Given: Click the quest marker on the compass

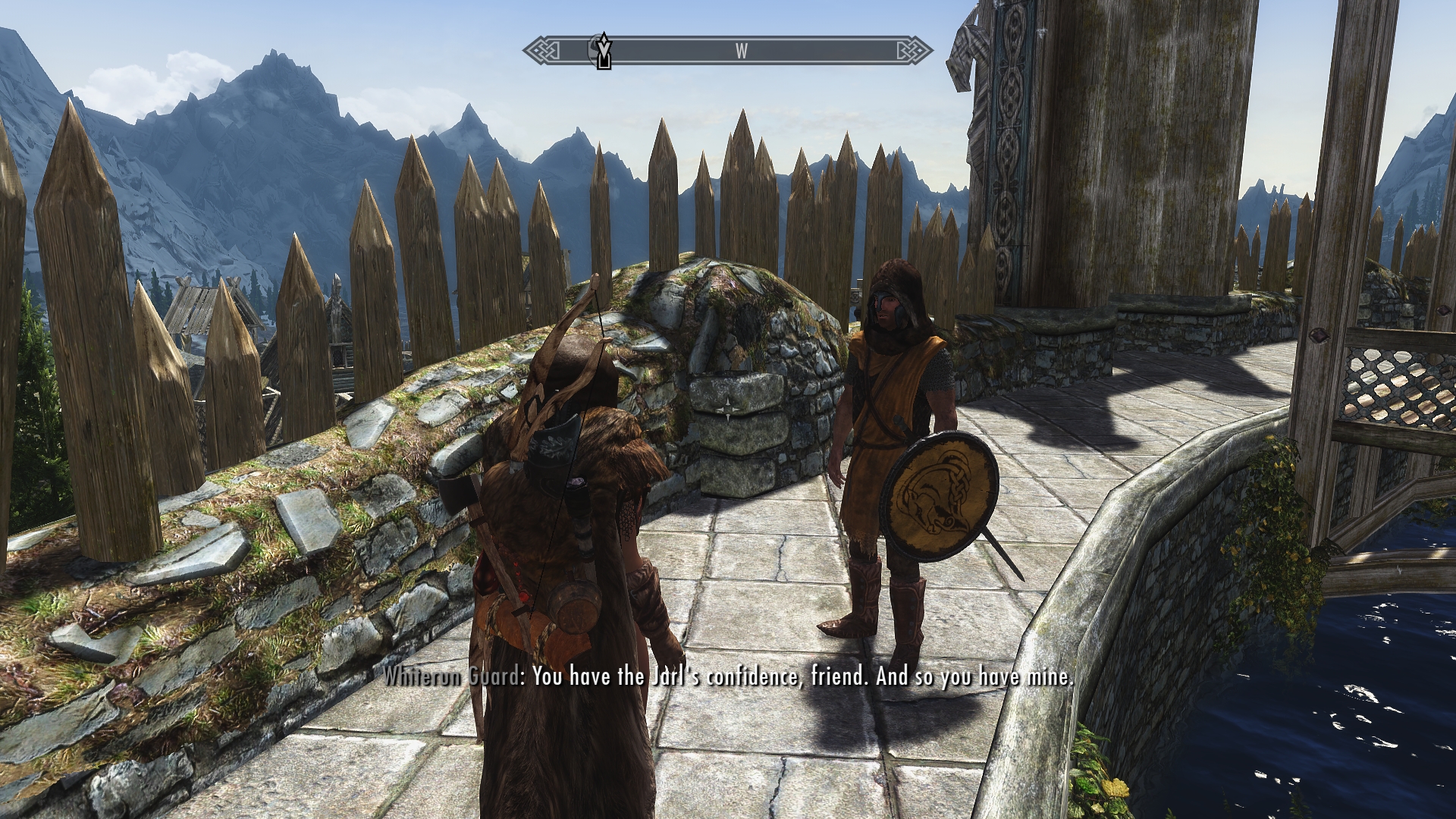Looking at the screenshot, I should pos(604,52).
